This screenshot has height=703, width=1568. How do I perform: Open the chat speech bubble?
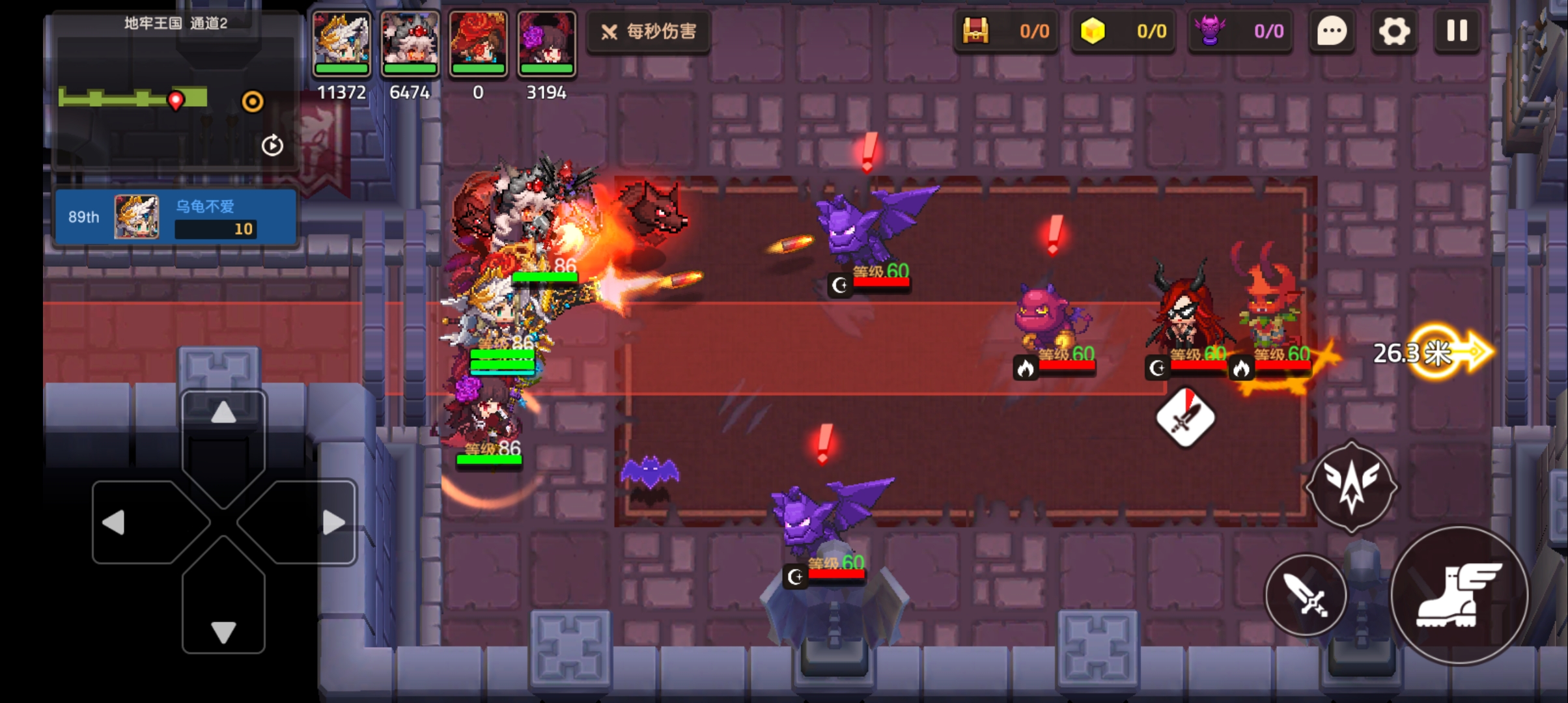[x=1332, y=31]
